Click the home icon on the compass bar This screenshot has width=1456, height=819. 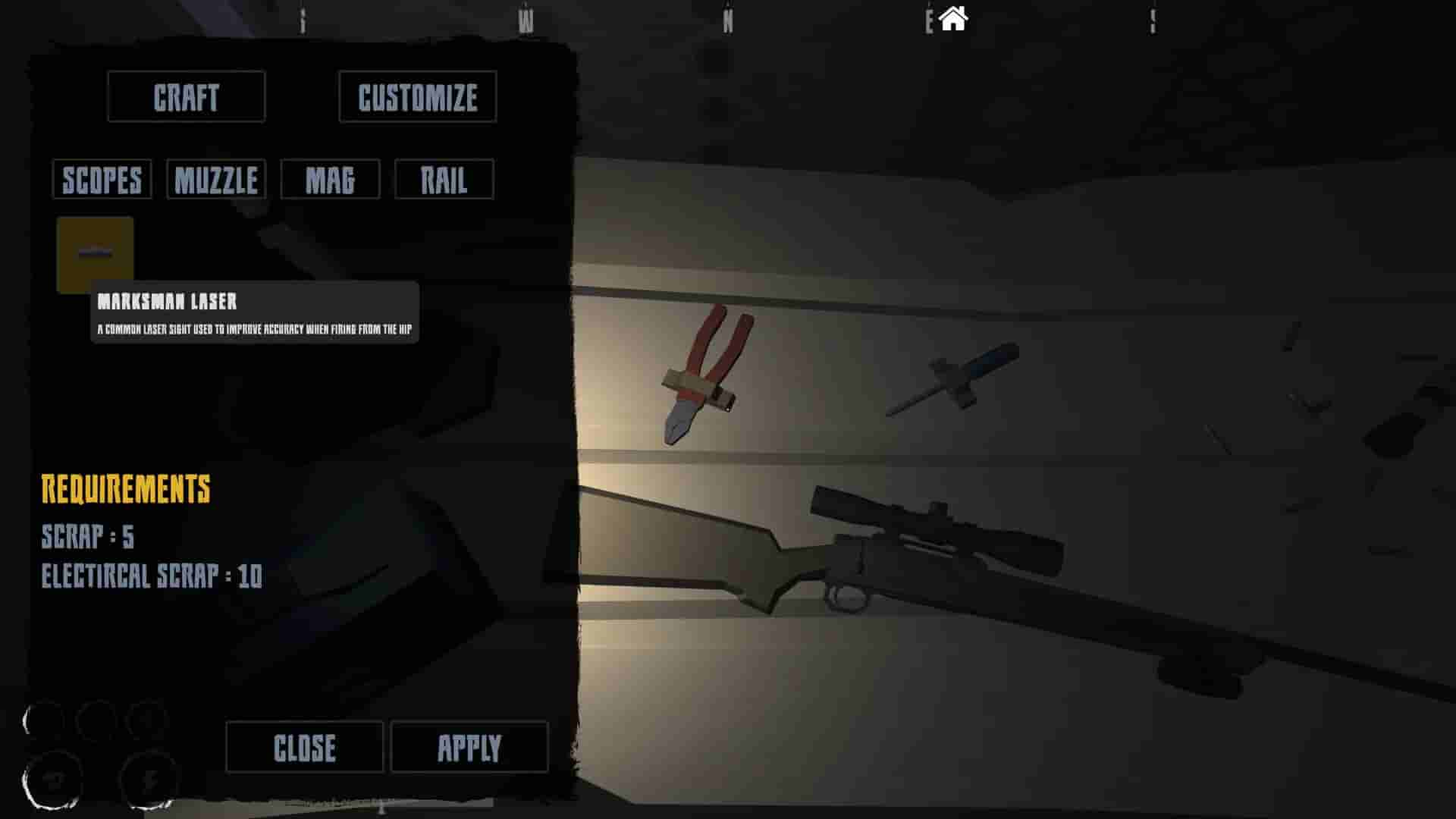tap(953, 17)
